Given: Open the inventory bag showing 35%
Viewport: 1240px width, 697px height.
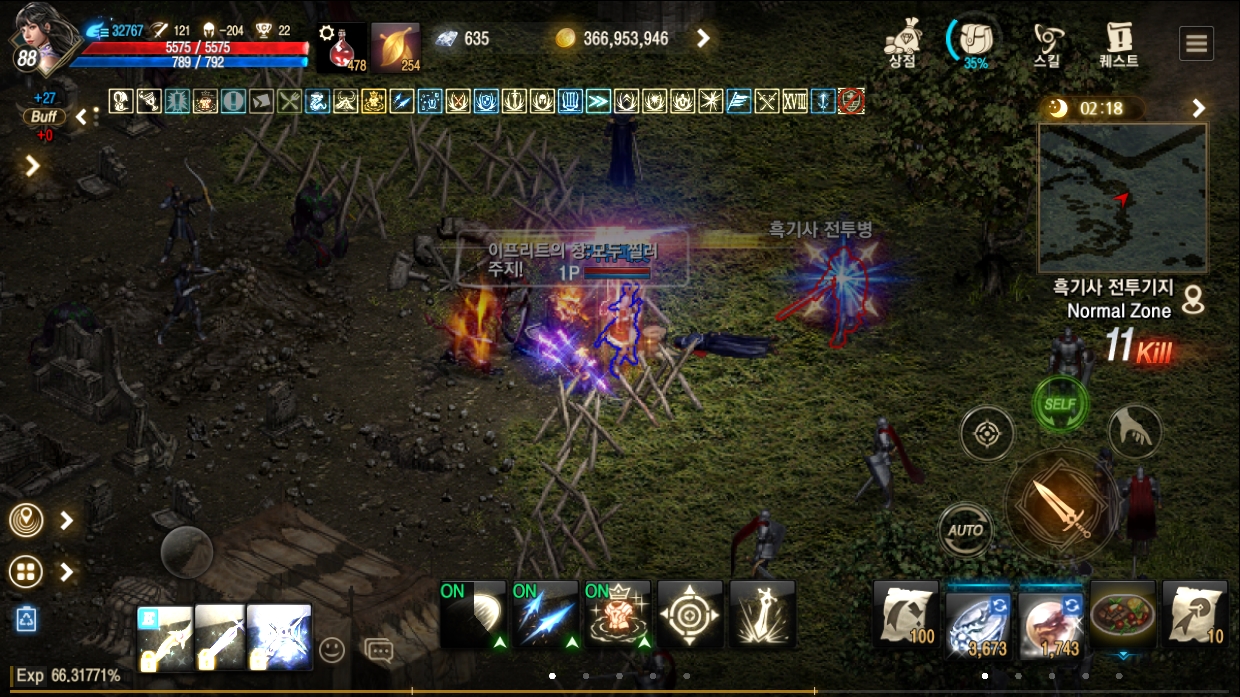Looking at the screenshot, I should pyautogui.click(x=974, y=42).
